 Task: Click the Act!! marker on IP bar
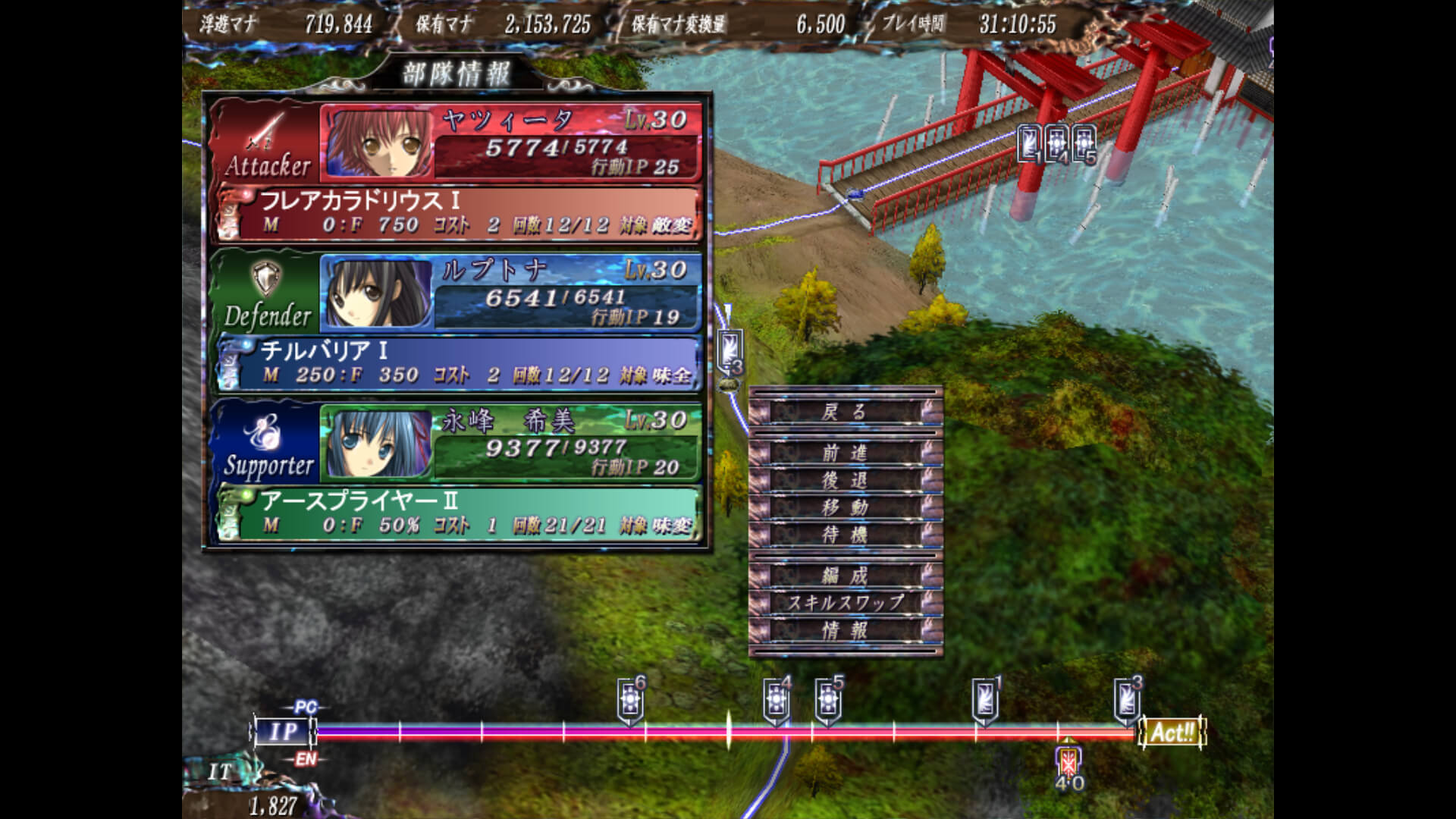pyautogui.click(x=1172, y=733)
